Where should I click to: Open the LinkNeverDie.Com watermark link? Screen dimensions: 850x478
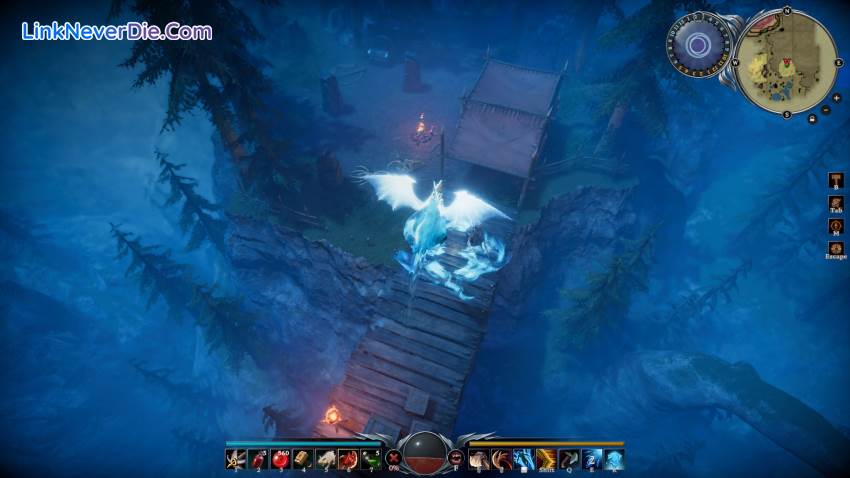click(x=117, y=31)
